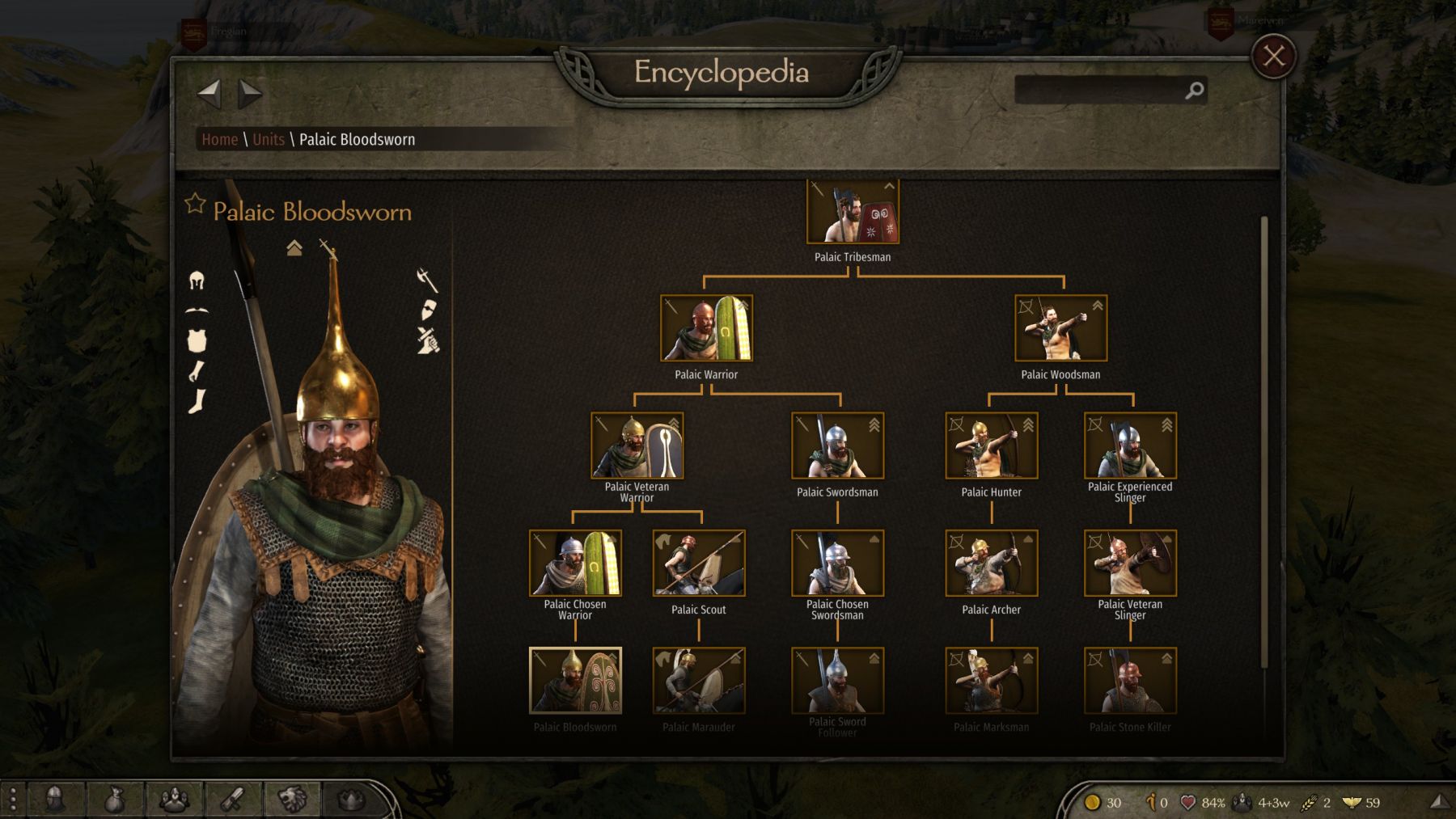View the Palaic Woodsman unit entry

point(1060,328)
